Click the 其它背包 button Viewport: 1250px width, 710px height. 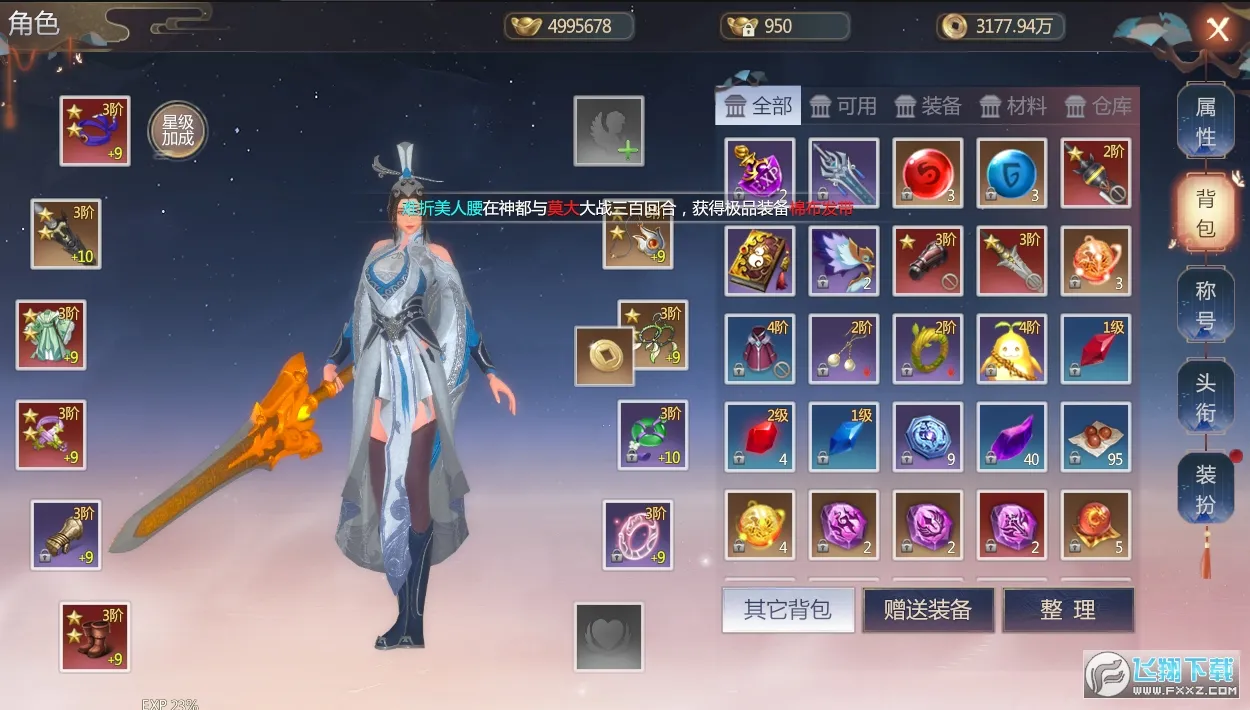pos(788,610)
